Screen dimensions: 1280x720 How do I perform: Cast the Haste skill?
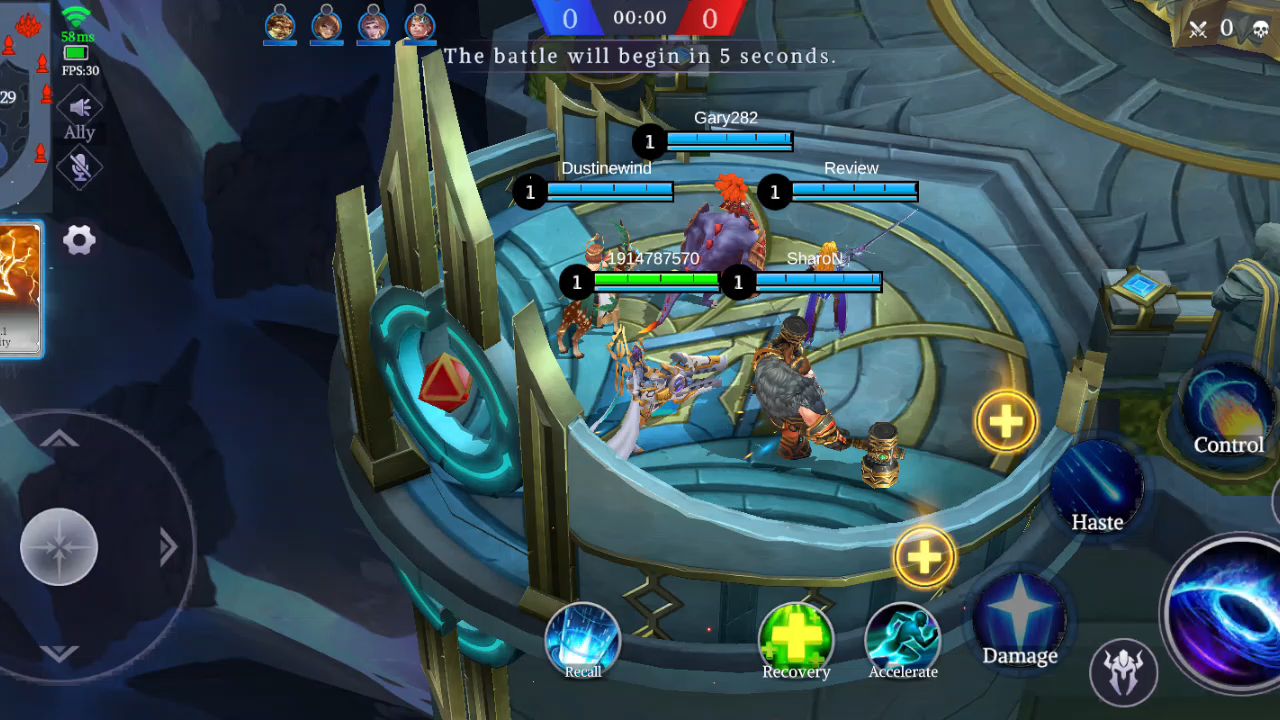tap(1097, 485)
